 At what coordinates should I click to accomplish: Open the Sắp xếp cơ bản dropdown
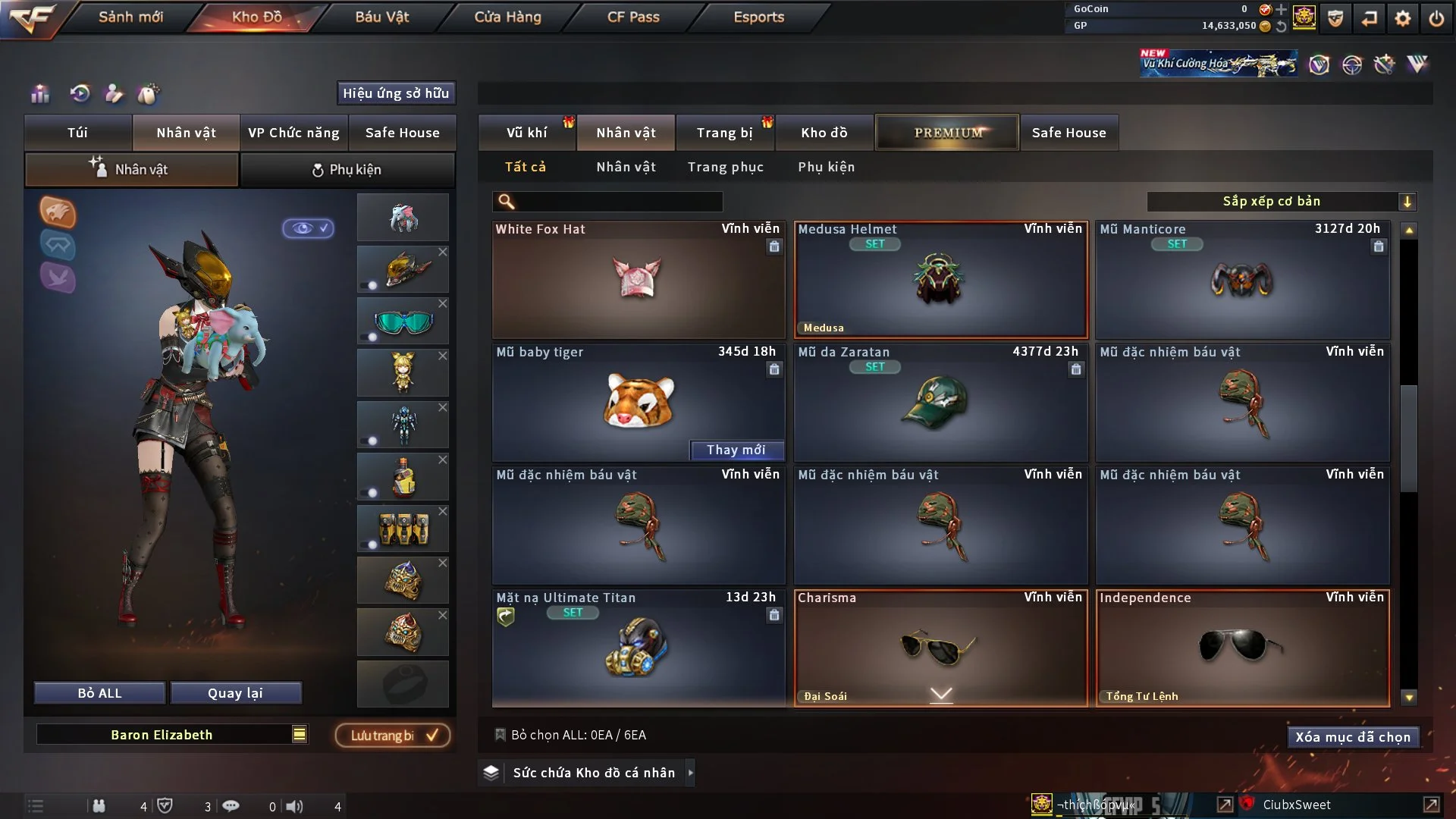[1281, 201]
